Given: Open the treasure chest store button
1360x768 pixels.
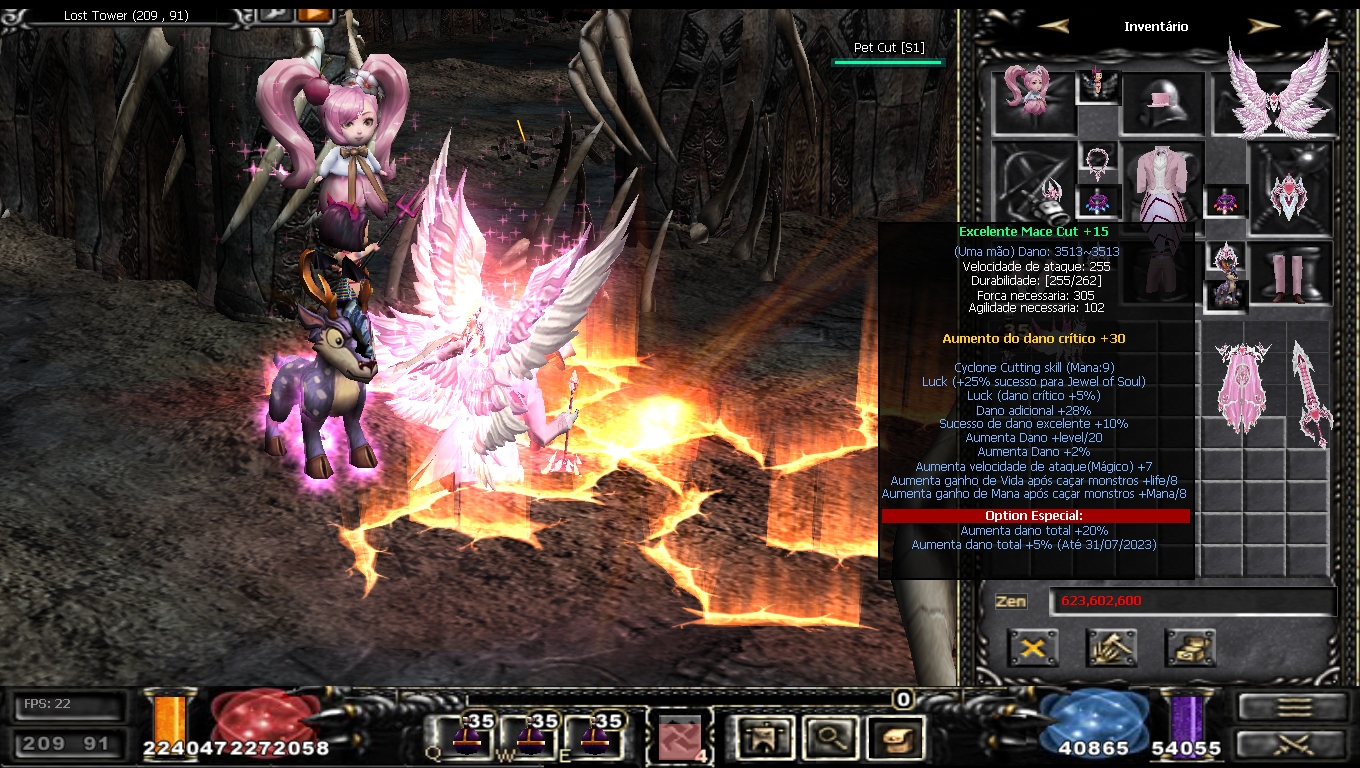Looking at the screenshot, I should [x=1190, y=648].
